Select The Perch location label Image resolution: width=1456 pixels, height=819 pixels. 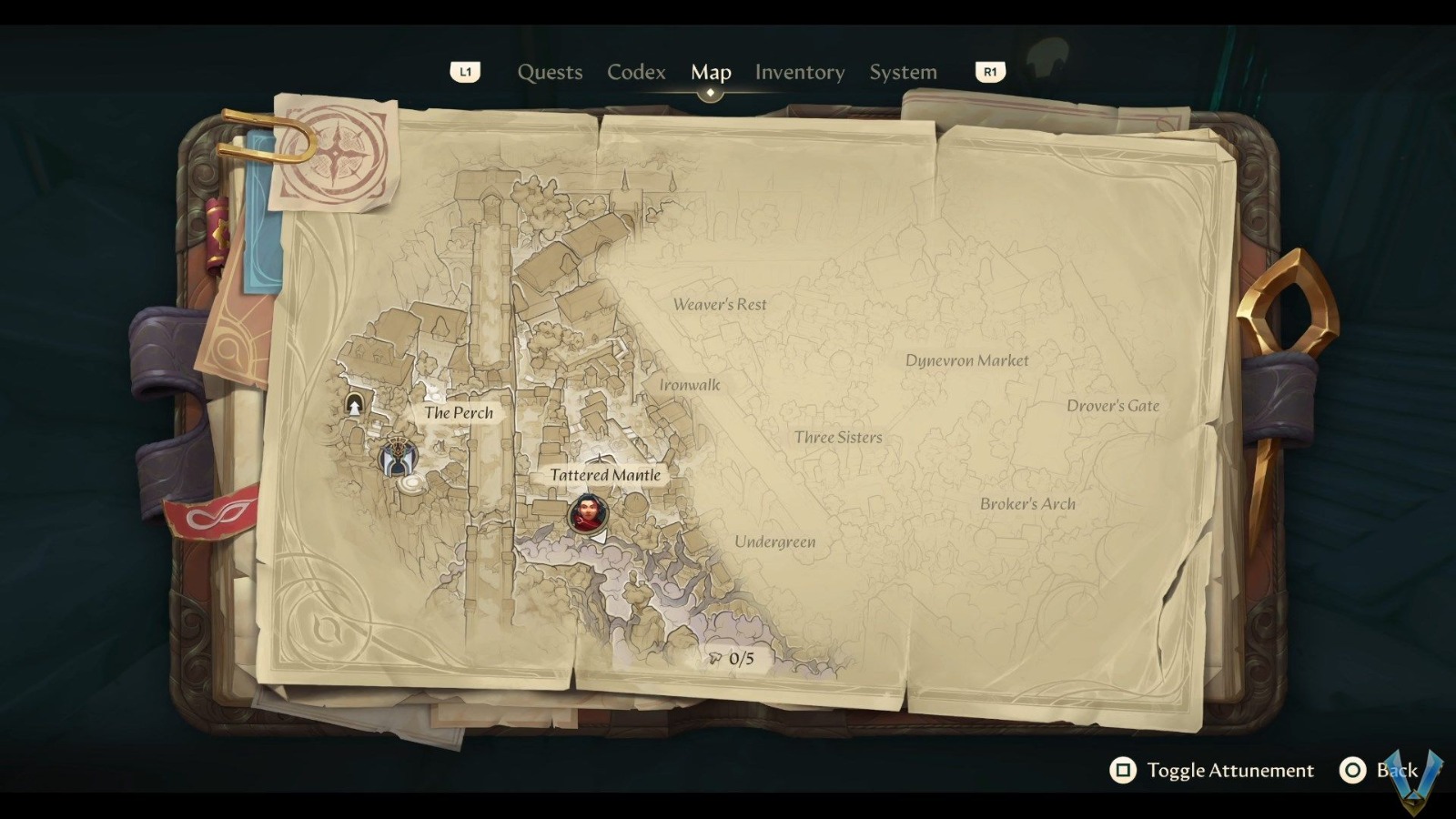459,412
